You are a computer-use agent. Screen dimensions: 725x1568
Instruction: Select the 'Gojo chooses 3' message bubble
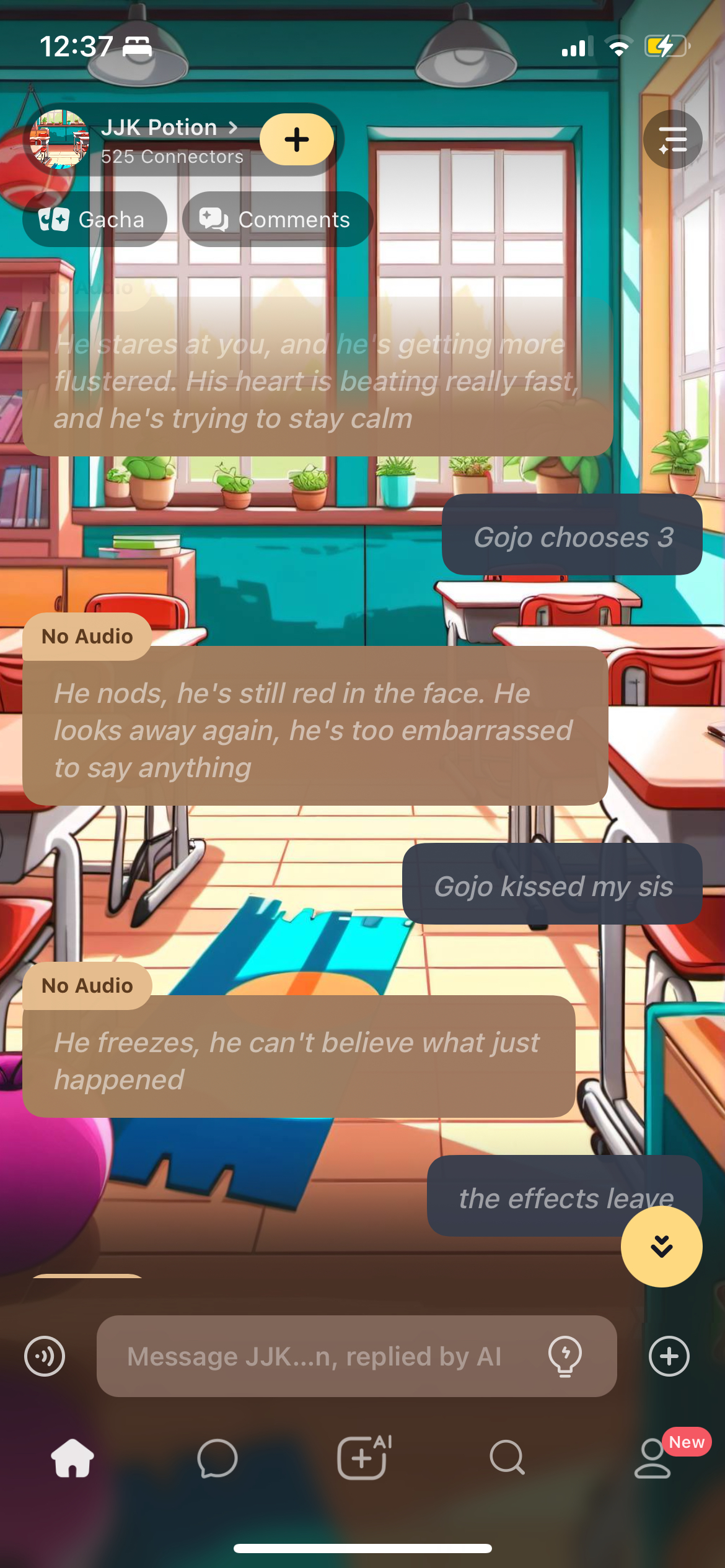point(572,535)
